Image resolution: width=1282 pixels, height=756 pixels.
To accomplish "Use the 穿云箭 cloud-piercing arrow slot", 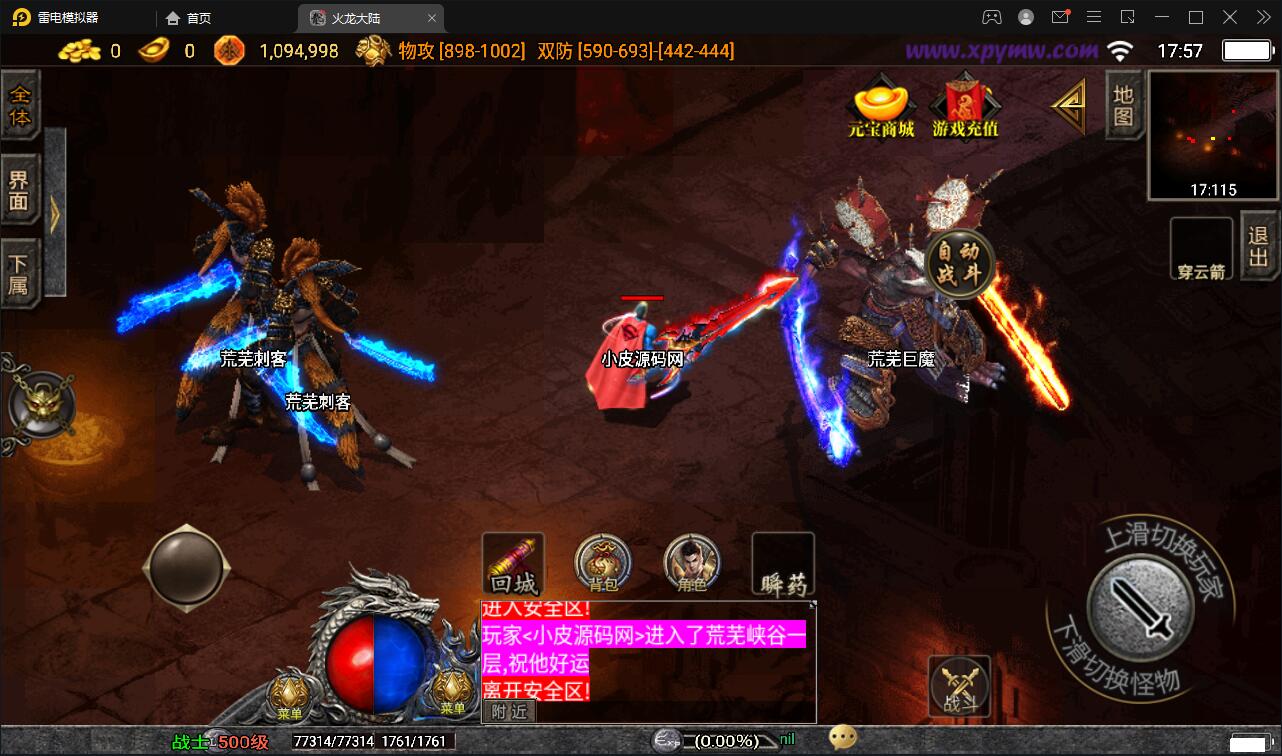I will click(x=1201, y=247).
